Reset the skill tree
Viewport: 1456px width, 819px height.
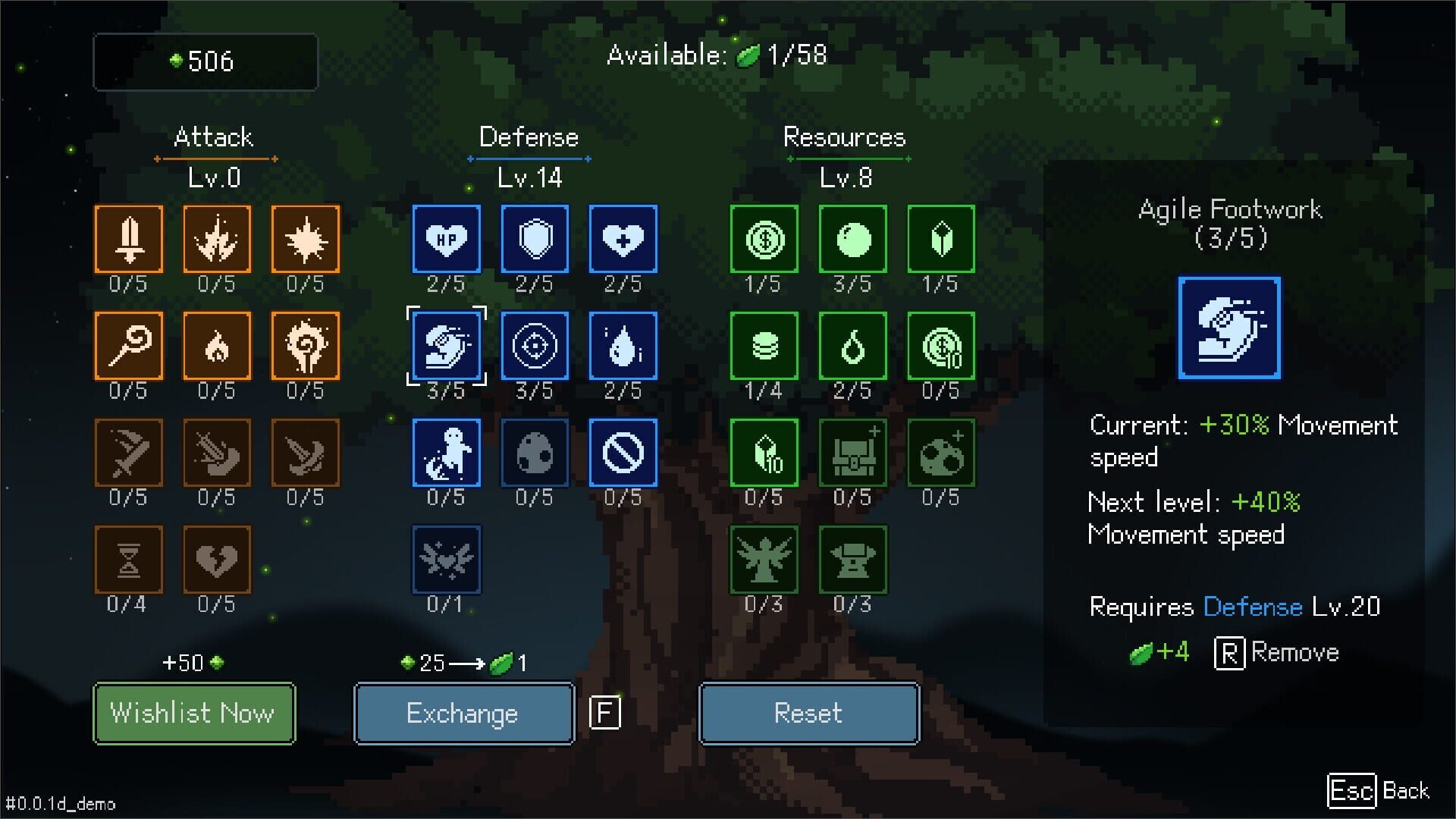808,713
